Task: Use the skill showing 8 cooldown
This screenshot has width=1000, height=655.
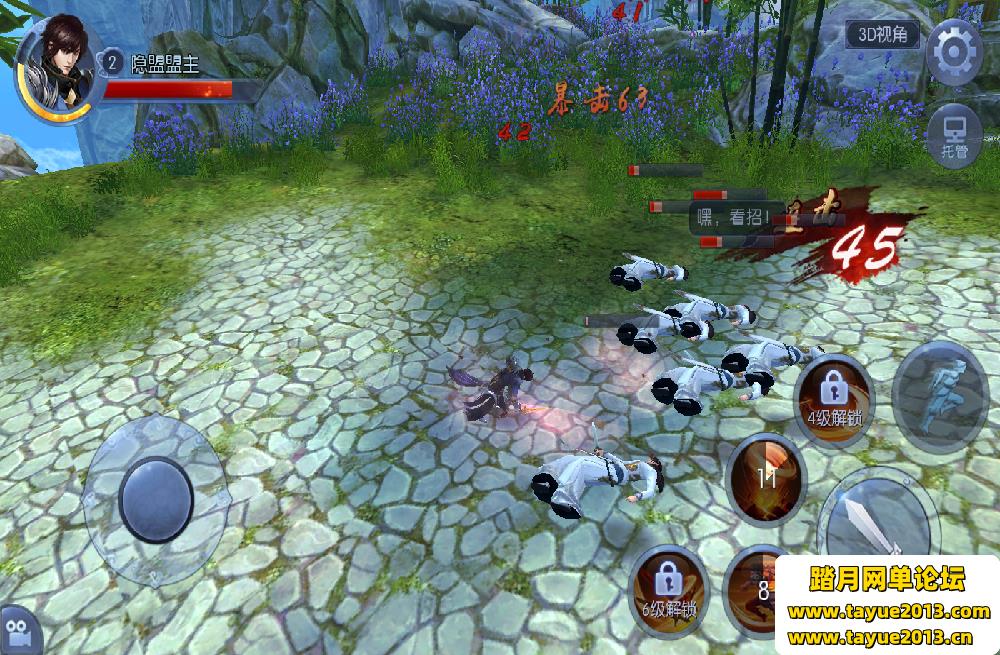Action: coord(762,590)
